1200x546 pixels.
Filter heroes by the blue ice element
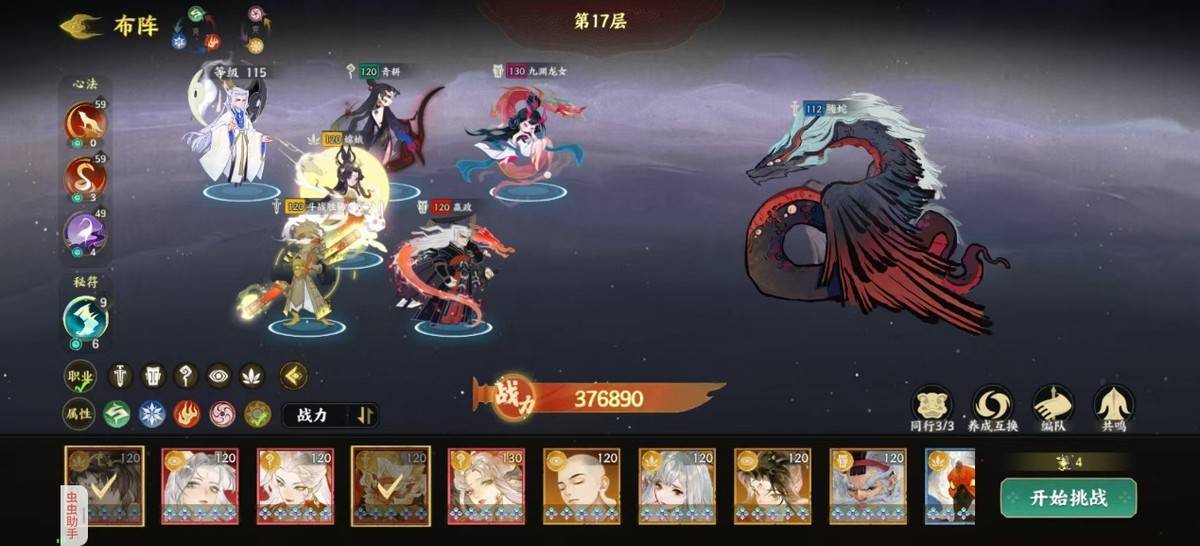coord(152,414)
